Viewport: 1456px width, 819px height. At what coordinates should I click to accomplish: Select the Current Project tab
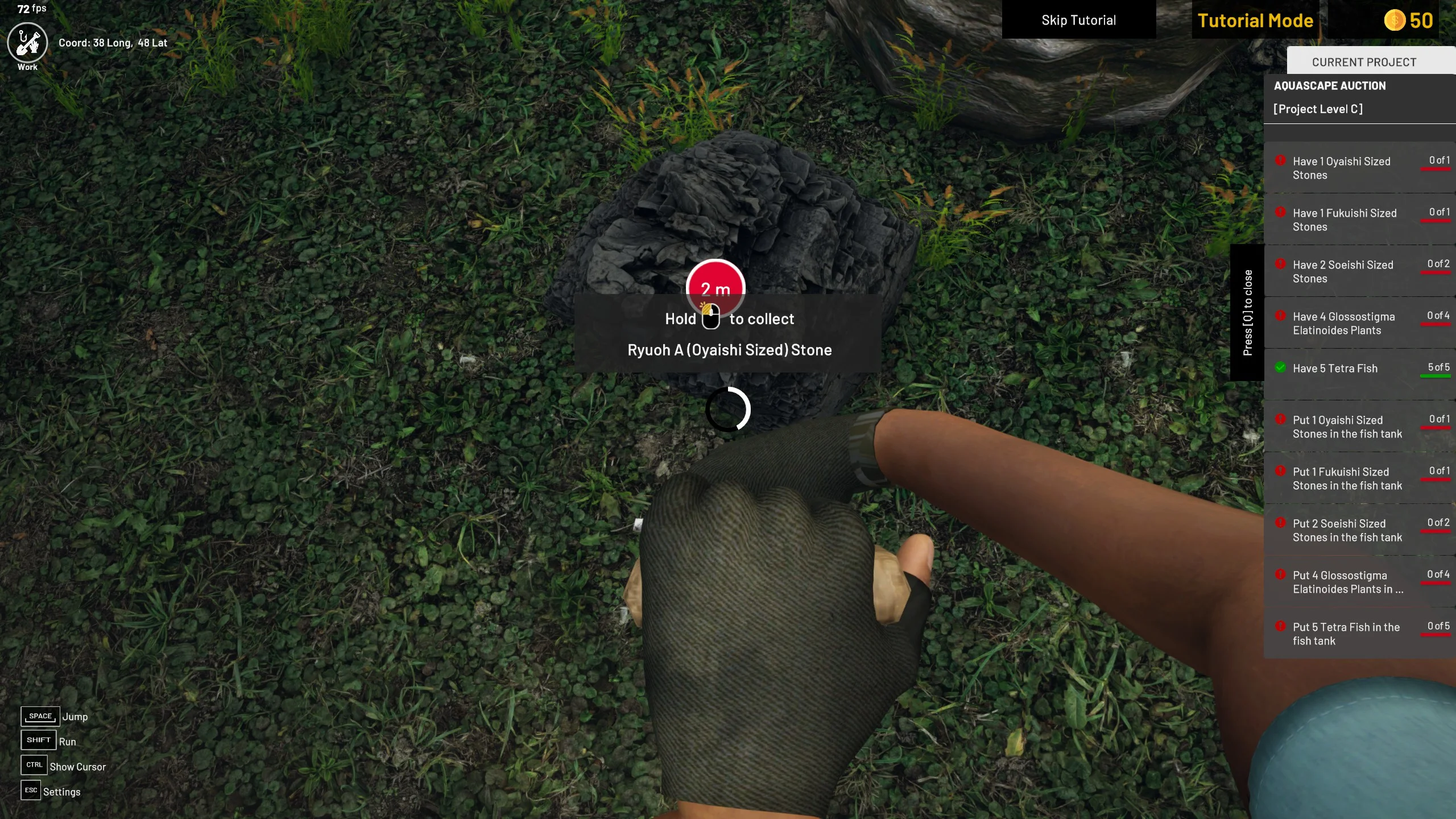1364,62
